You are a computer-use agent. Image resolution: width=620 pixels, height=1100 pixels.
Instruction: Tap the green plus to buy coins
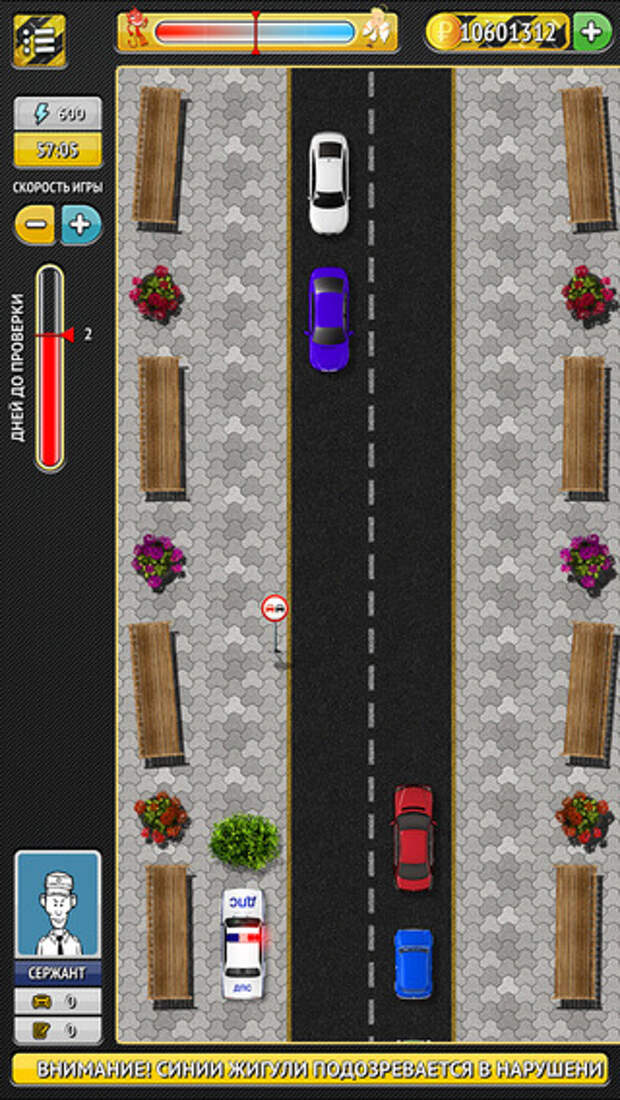coord(591,32)
